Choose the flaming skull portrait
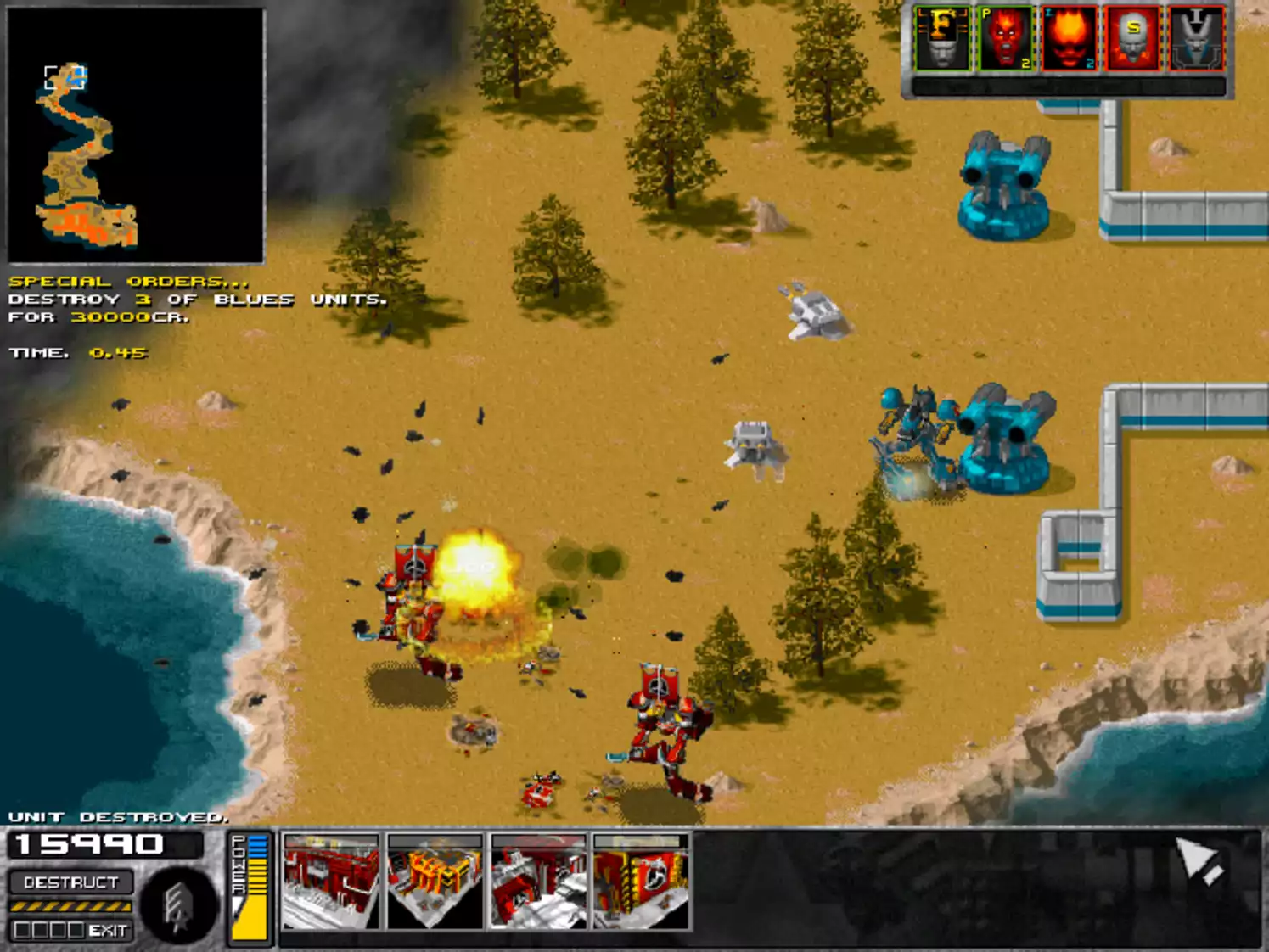The width and height of the screenshot is (1269, 952). pos(1070,39)
